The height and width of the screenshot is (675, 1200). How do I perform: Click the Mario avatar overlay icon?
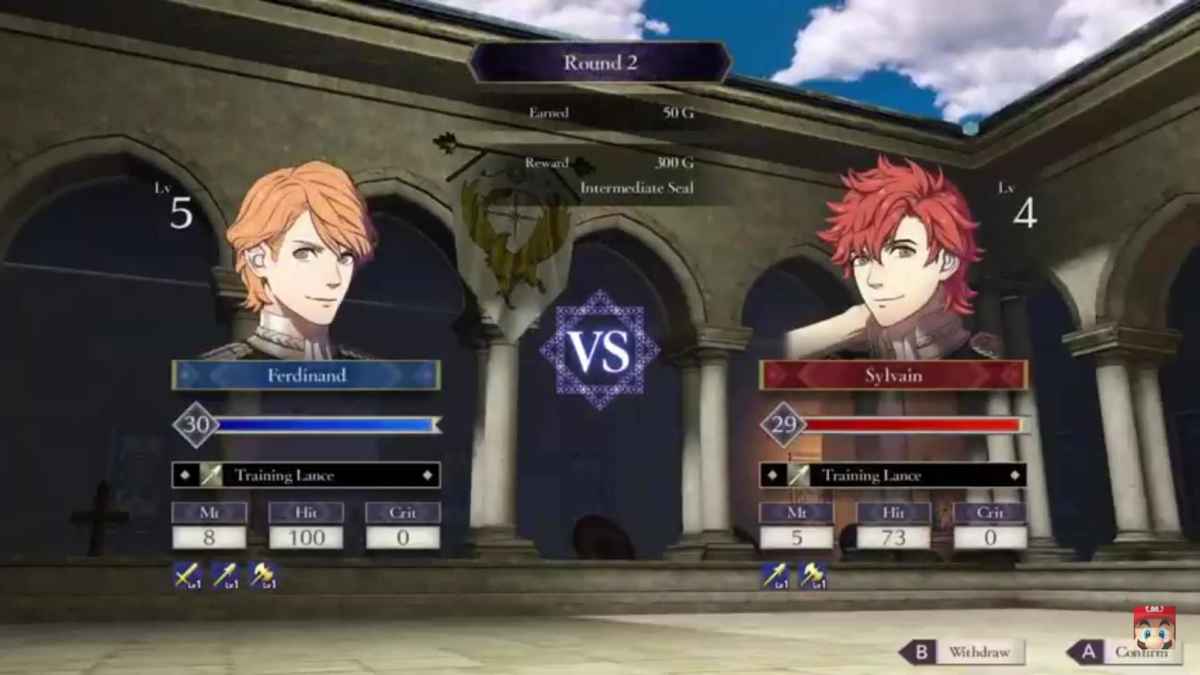[x=1154, y=628]
